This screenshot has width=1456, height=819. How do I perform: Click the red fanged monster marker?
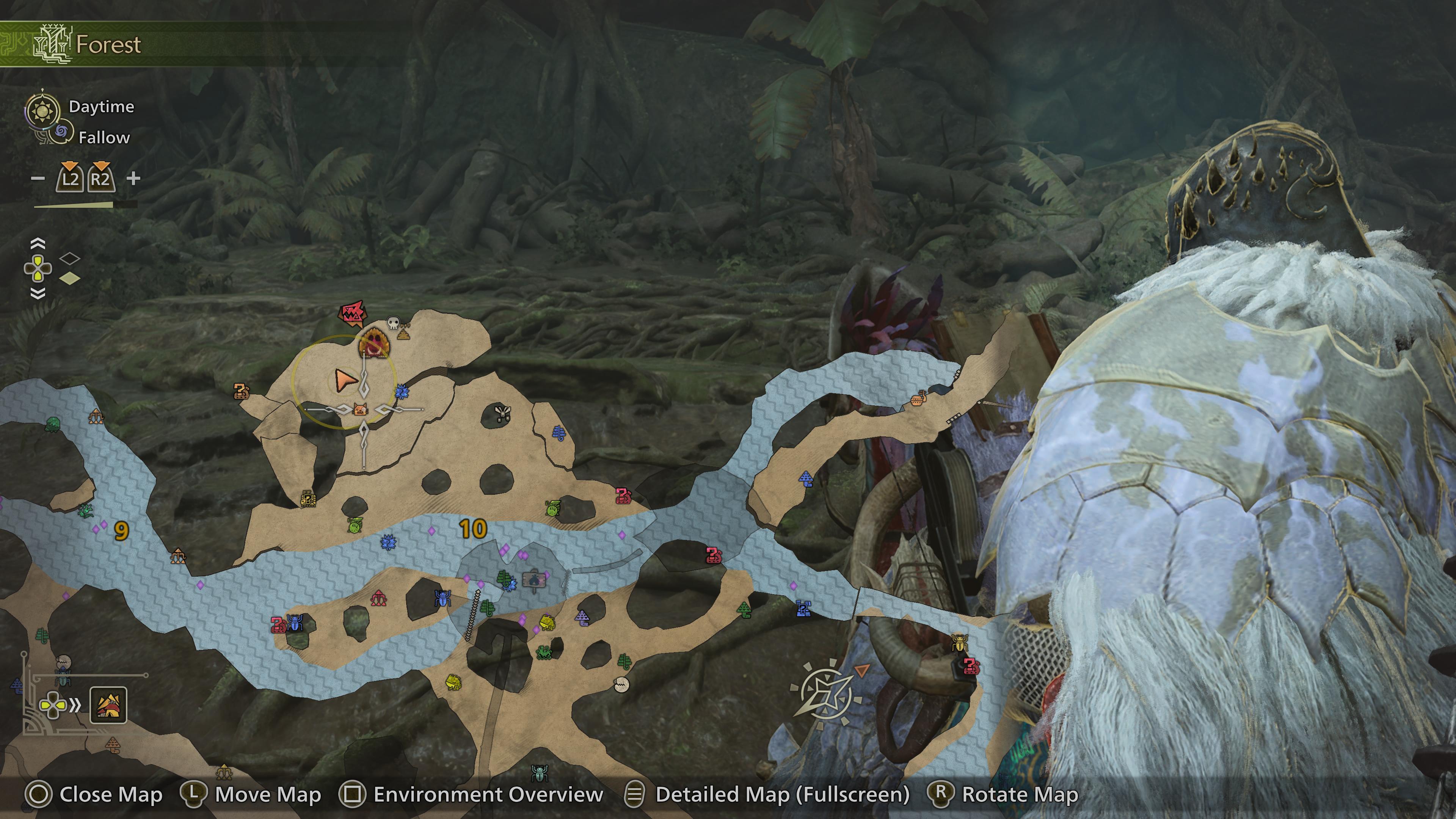point(353,313)
